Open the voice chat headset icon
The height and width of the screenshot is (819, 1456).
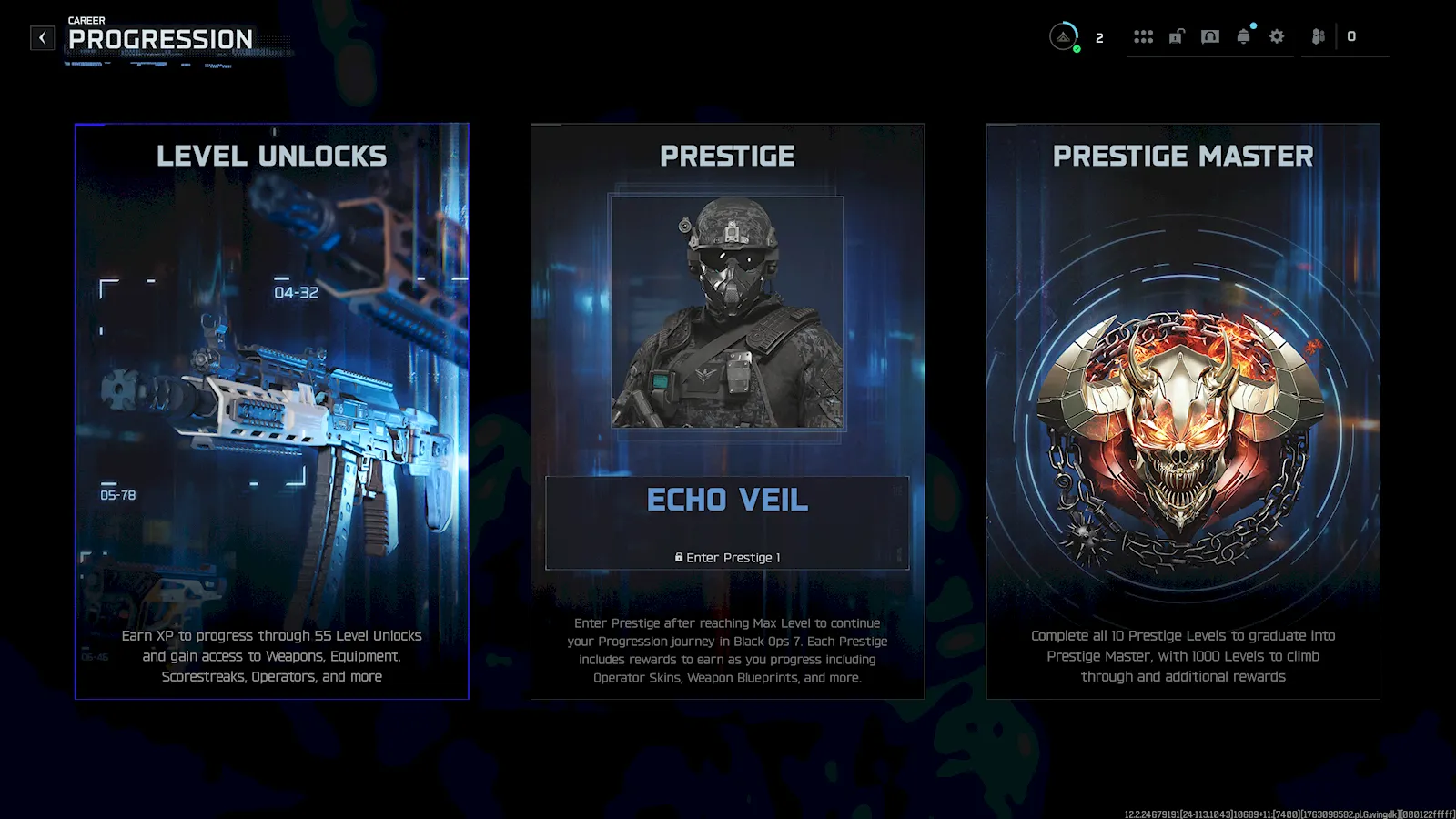point(1209,36)
